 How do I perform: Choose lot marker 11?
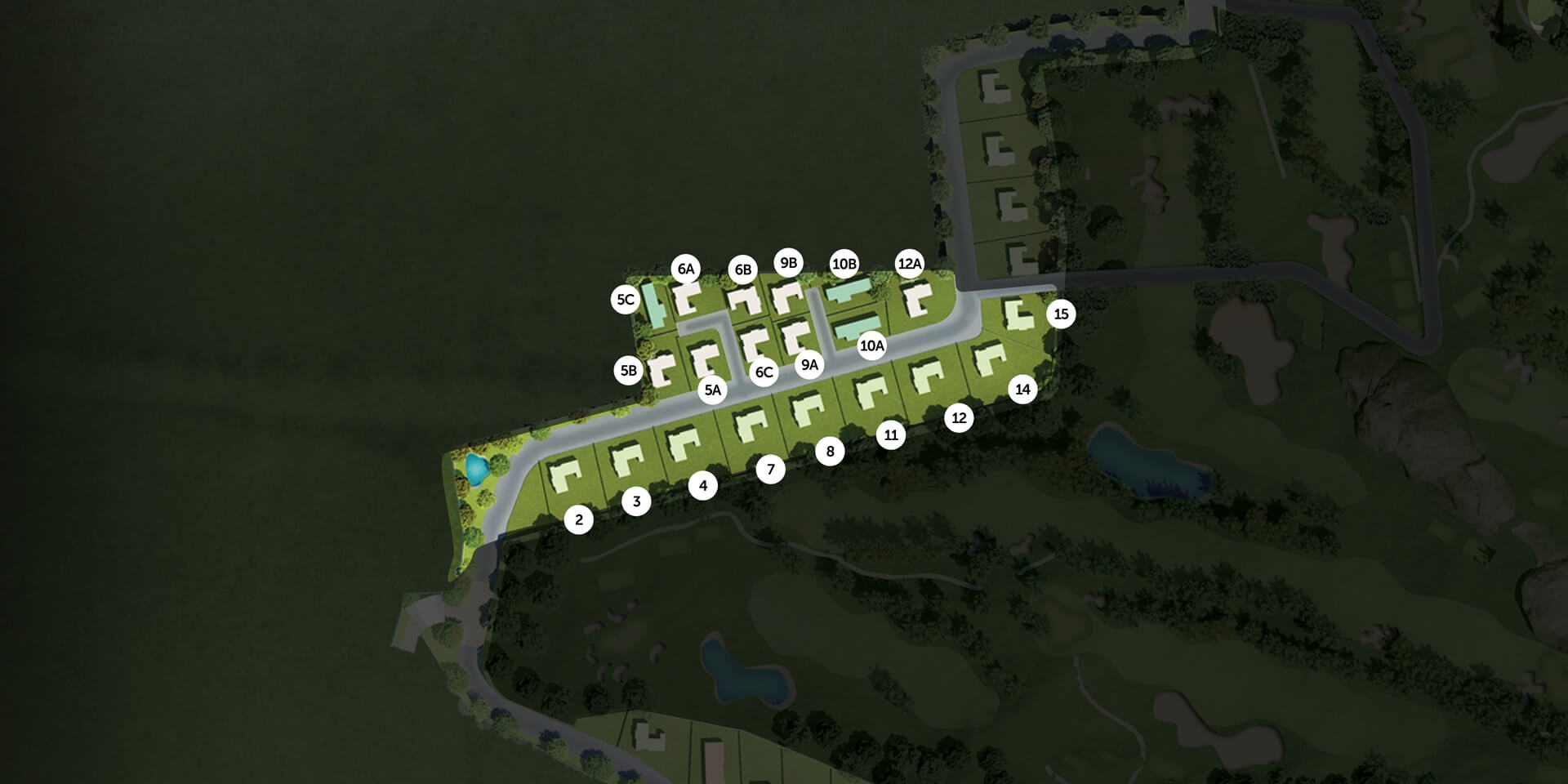pos(891,435)
